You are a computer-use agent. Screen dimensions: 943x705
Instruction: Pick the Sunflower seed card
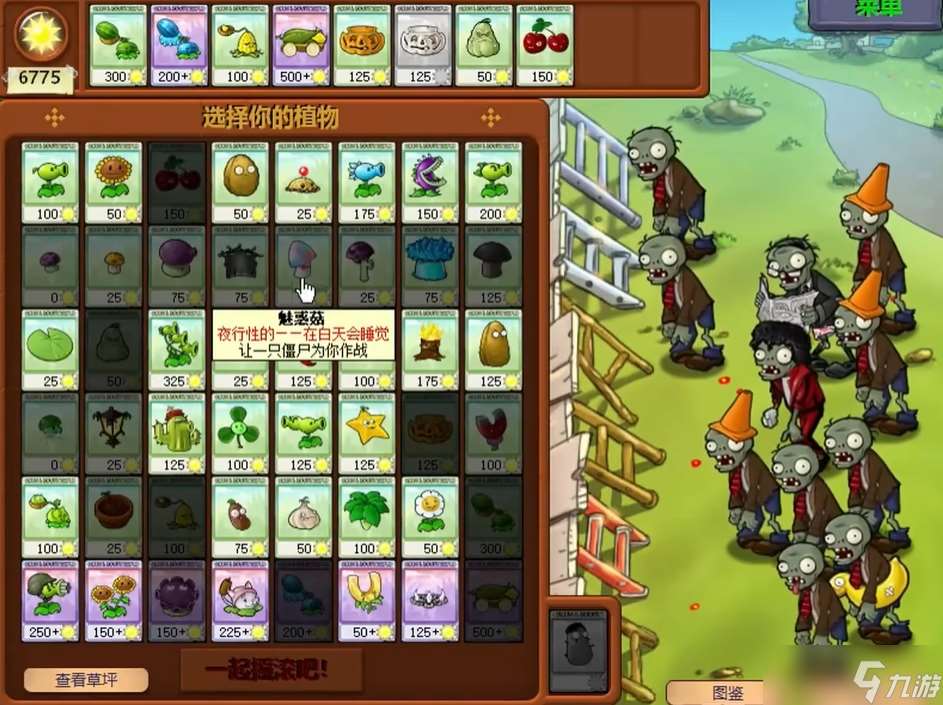(113, 181)
